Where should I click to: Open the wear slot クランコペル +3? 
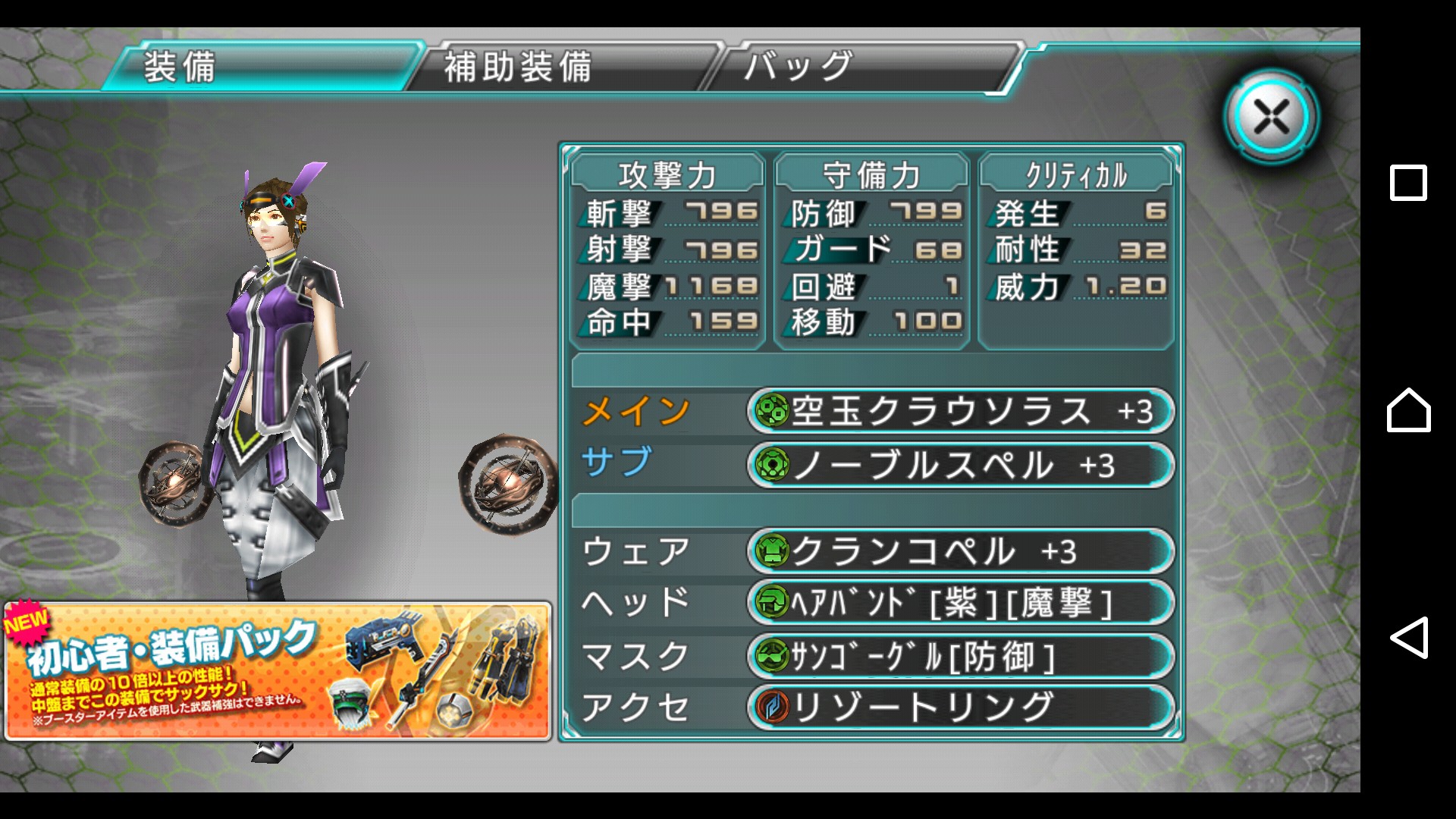click(x=959, y=551)
